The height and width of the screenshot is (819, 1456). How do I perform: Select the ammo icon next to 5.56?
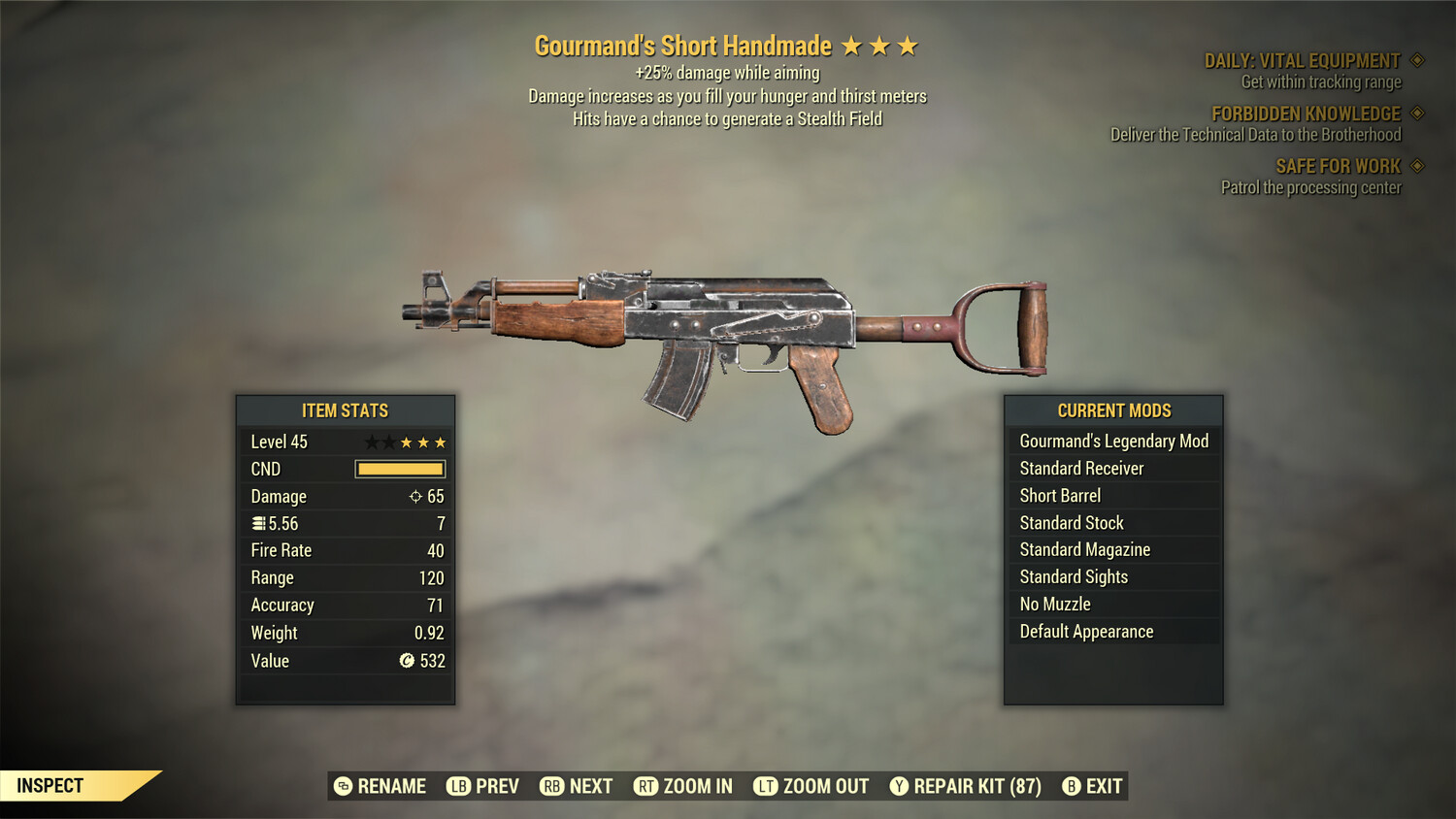tap(257, 523)
